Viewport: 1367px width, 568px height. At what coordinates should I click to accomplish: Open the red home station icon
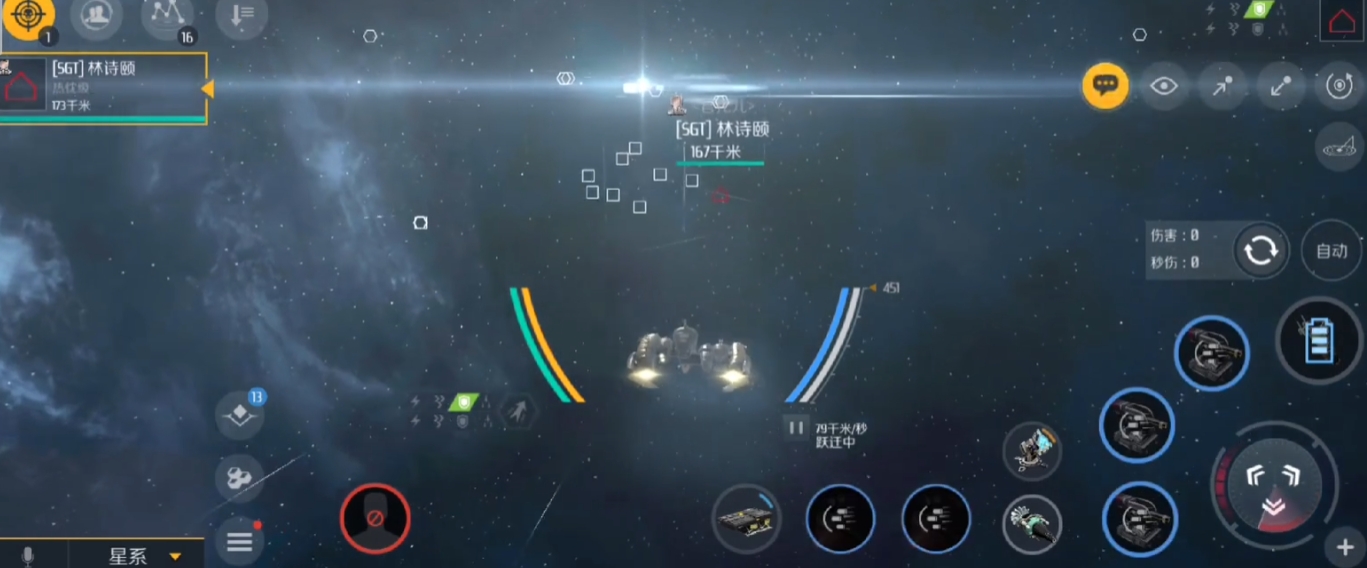[x=1341, y=20]
